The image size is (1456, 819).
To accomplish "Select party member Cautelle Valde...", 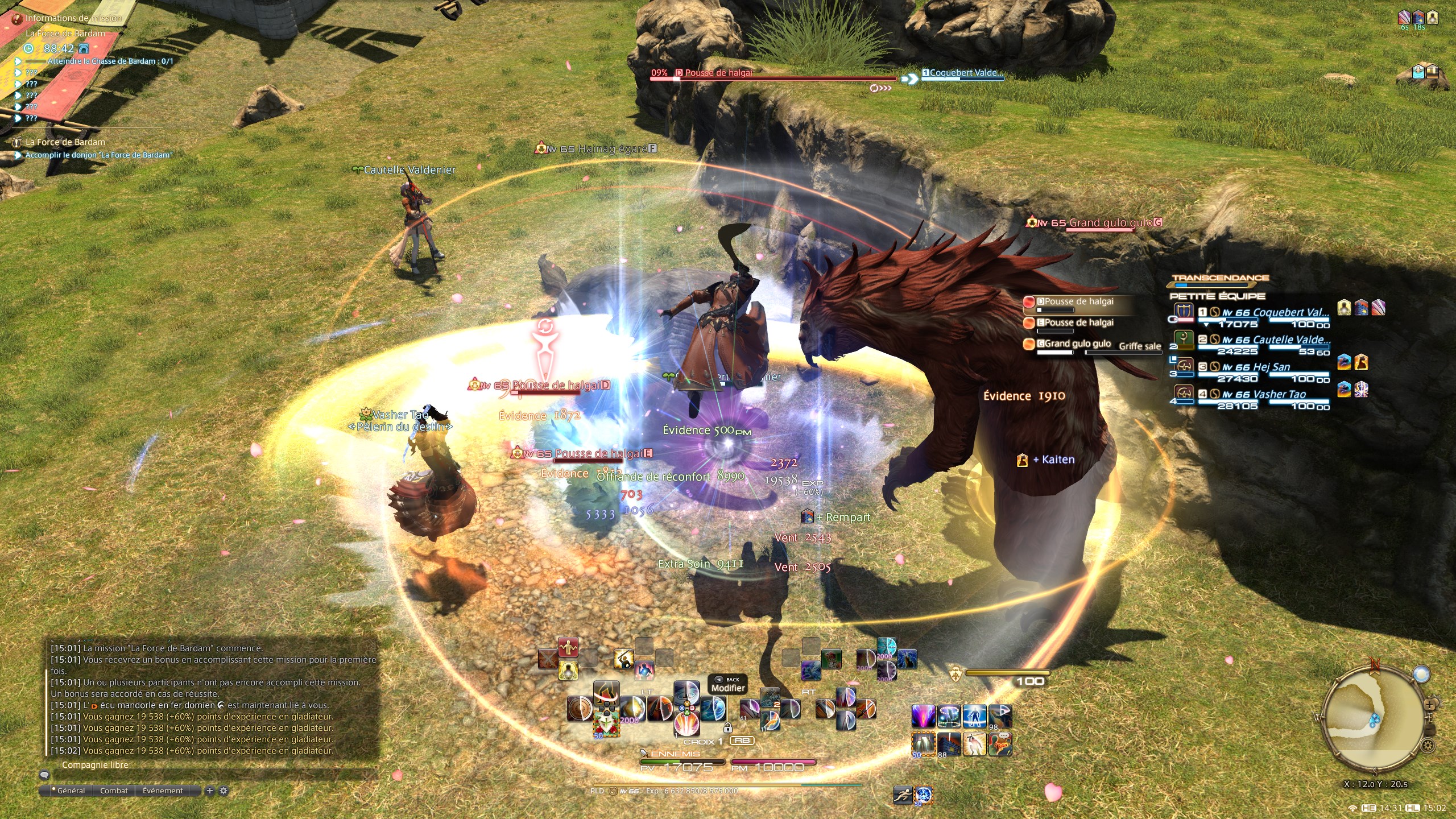I will tap(1275, 340).
